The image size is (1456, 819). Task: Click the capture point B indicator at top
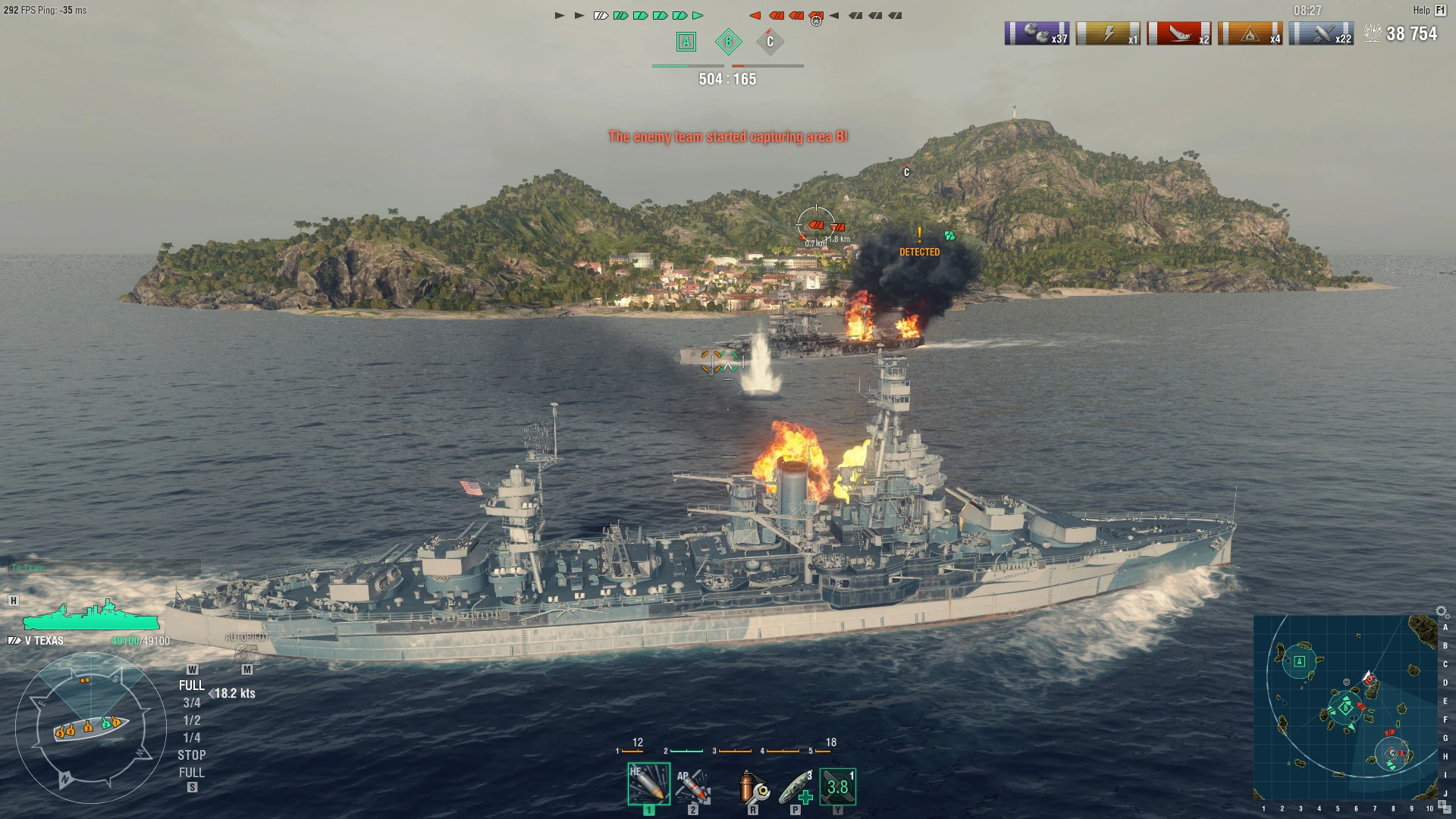[x=729, y=42]
